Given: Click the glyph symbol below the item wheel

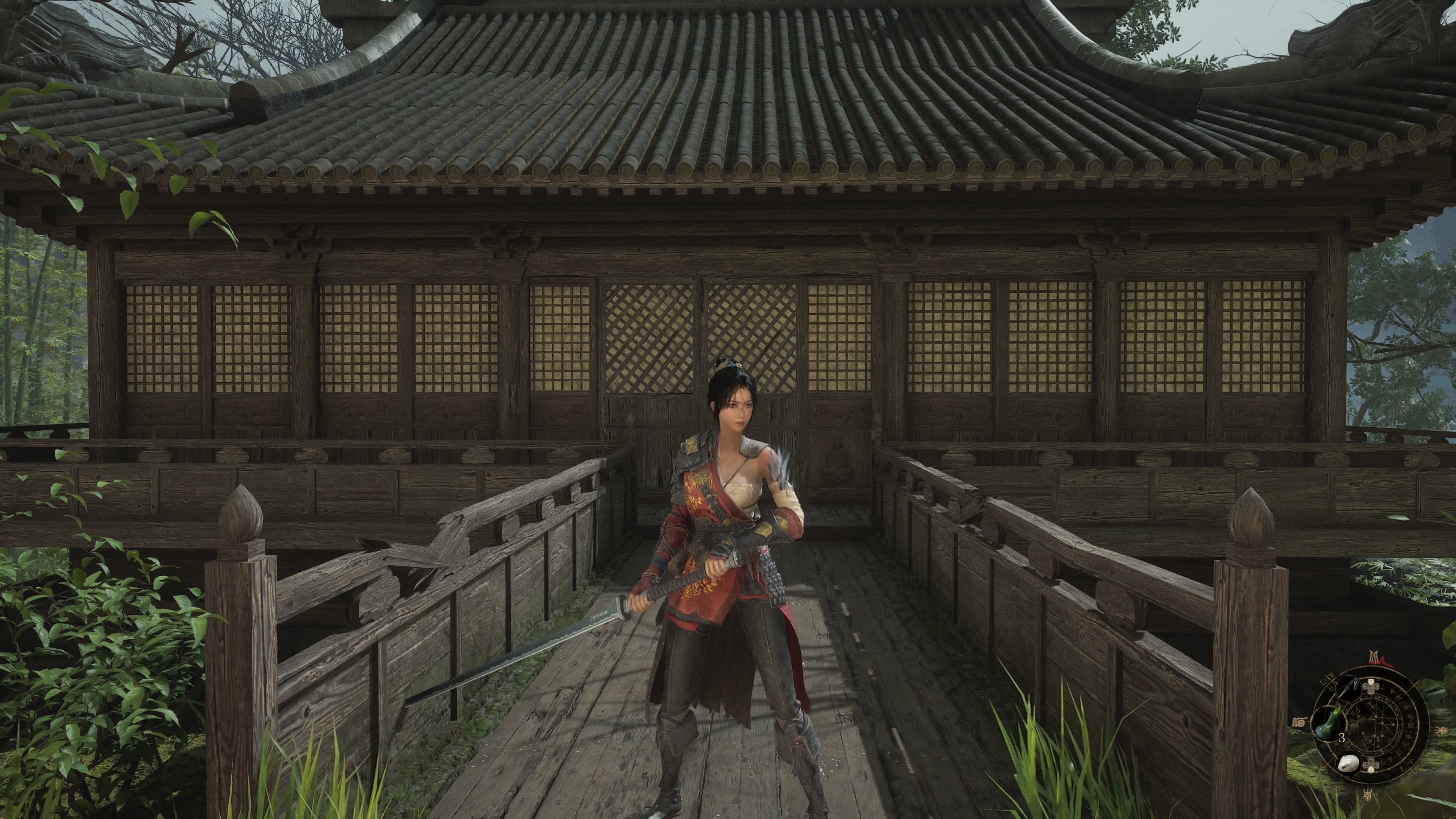Looking at the screenshot, I should point(1368,795).
